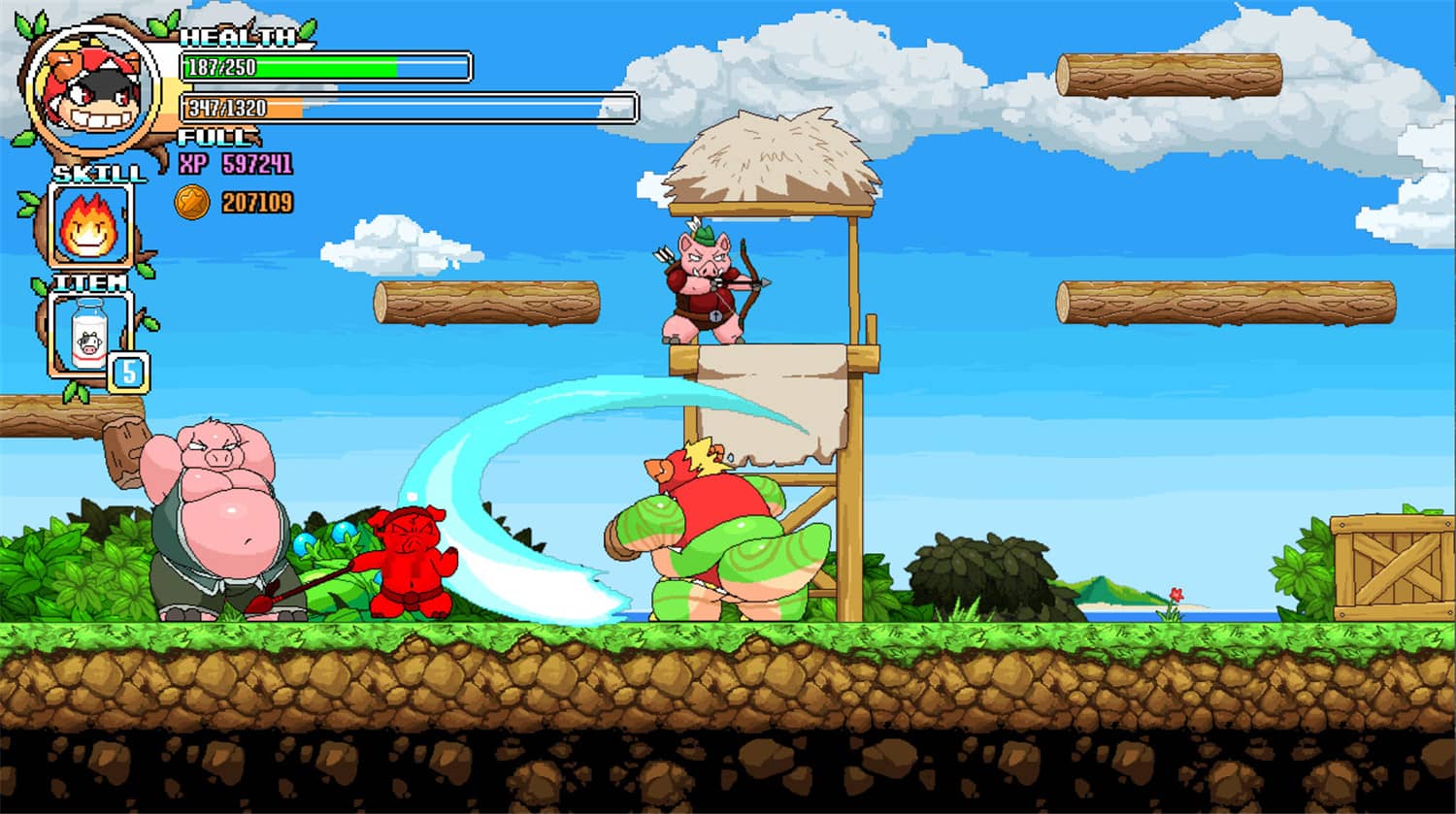Open the SKILL menu label

(97, 175)
